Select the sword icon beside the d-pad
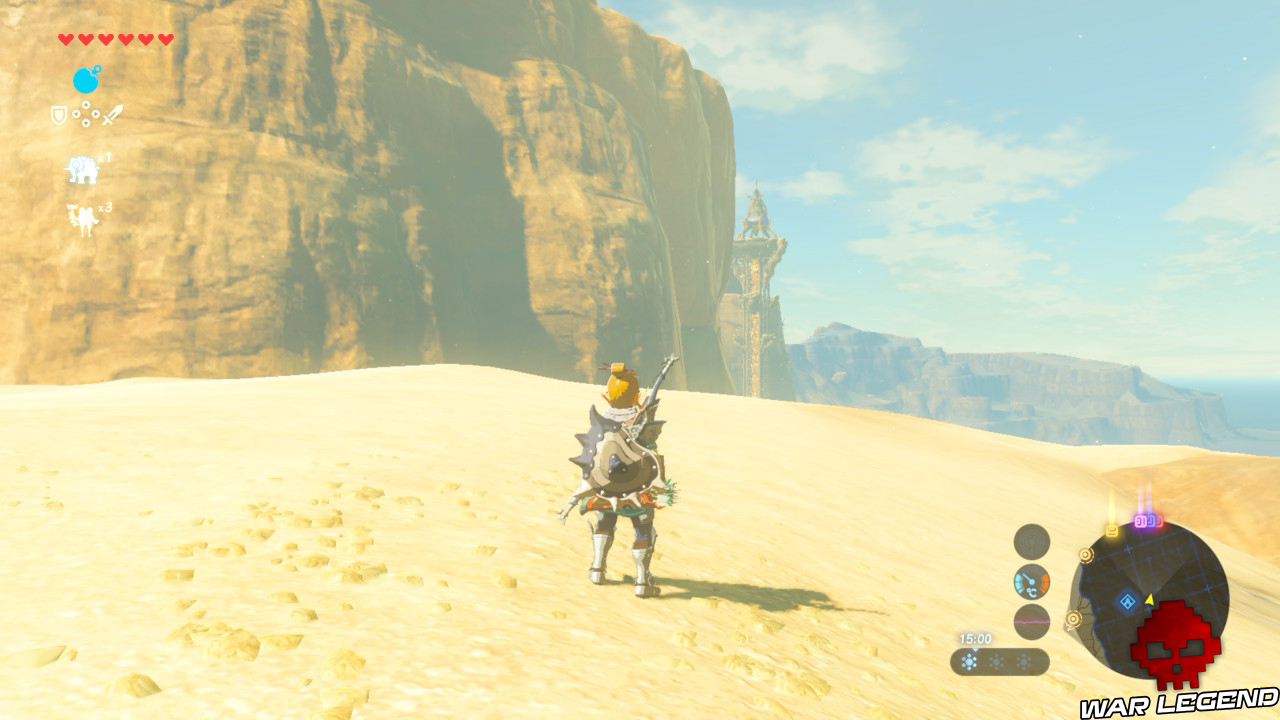 coord(112,115)
